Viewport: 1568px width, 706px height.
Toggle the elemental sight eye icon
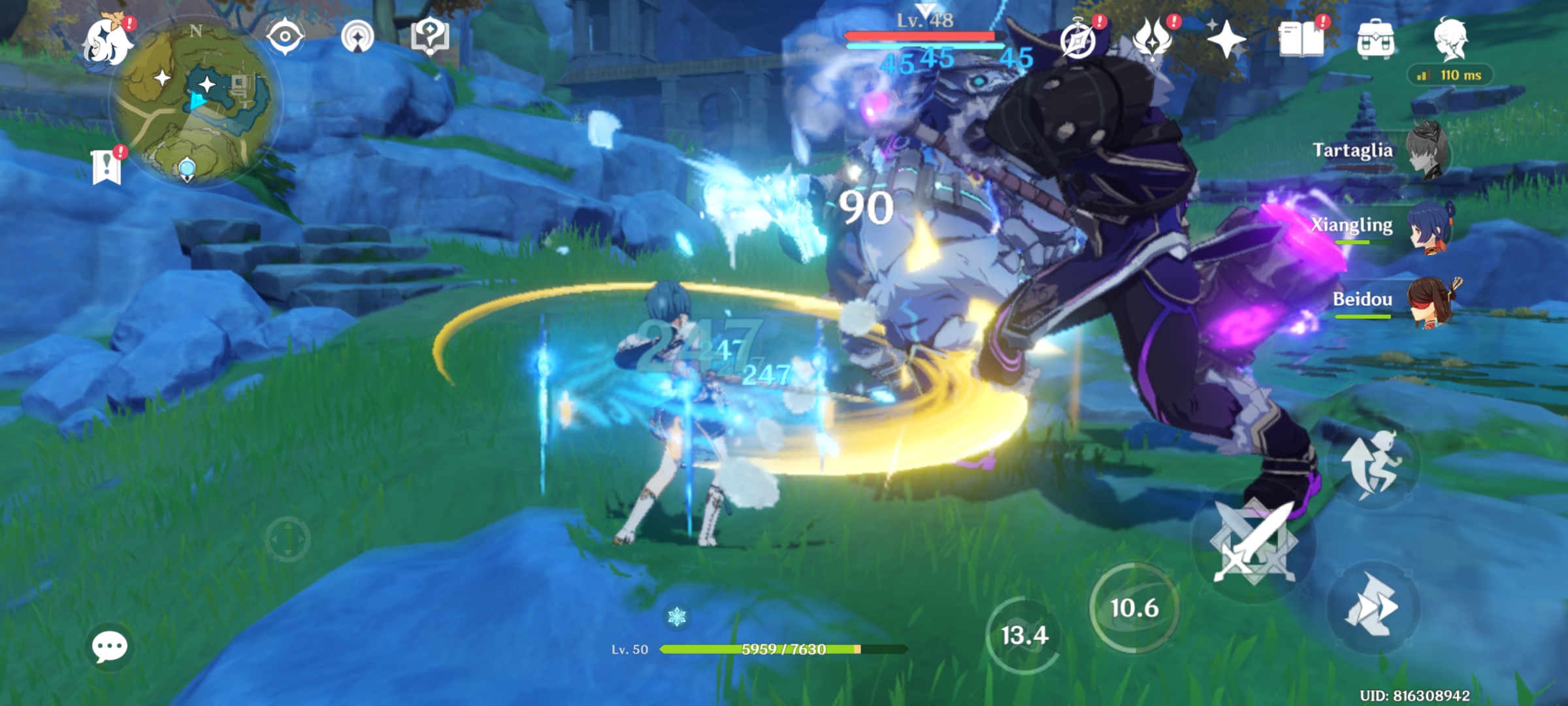(285, 37)
